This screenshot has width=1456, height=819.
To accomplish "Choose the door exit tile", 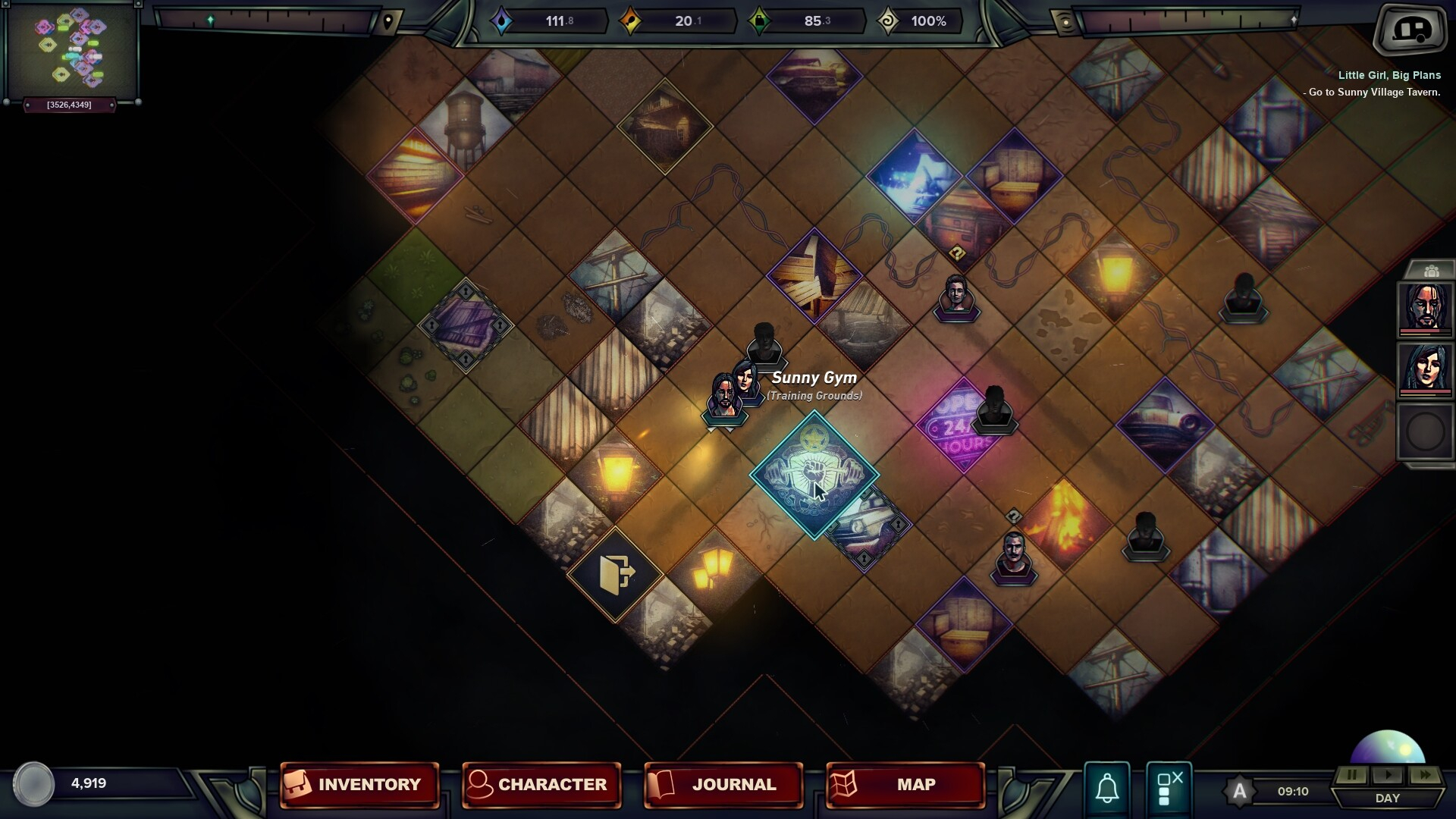I will 615,574.
